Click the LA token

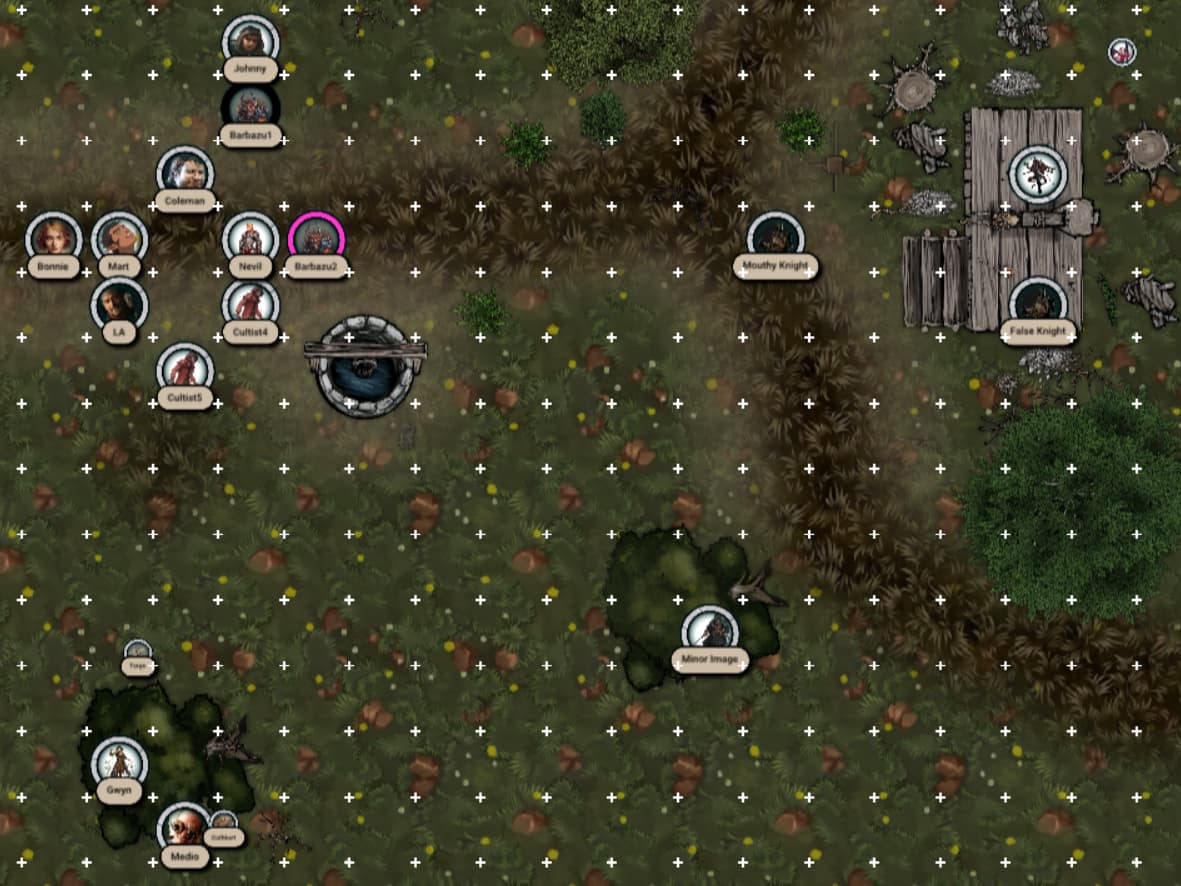click(x=119, y=304)
